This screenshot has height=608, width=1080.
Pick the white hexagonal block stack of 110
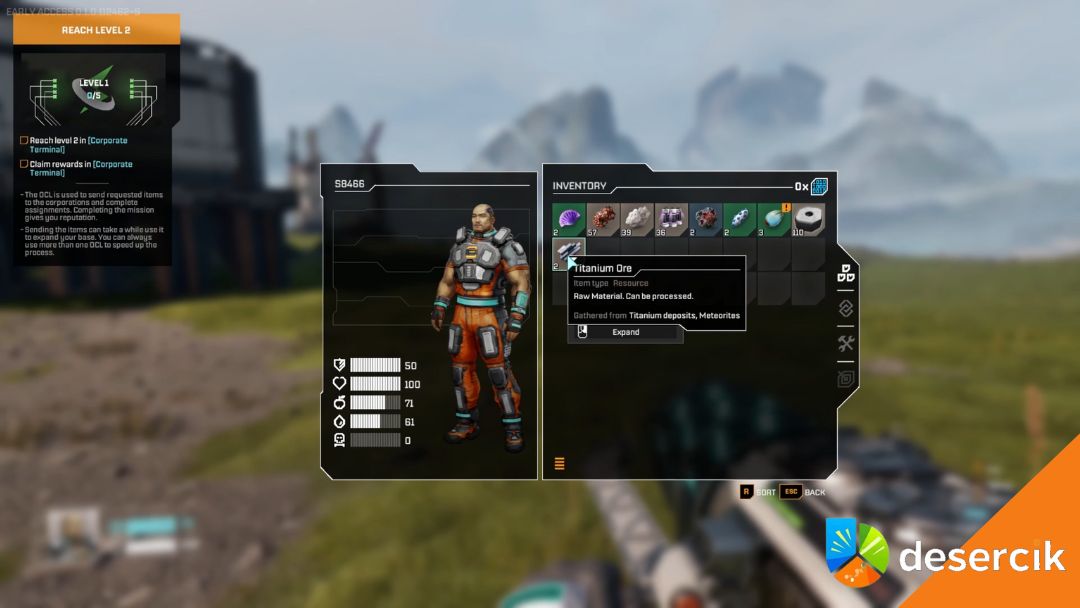tap(808, 220)
